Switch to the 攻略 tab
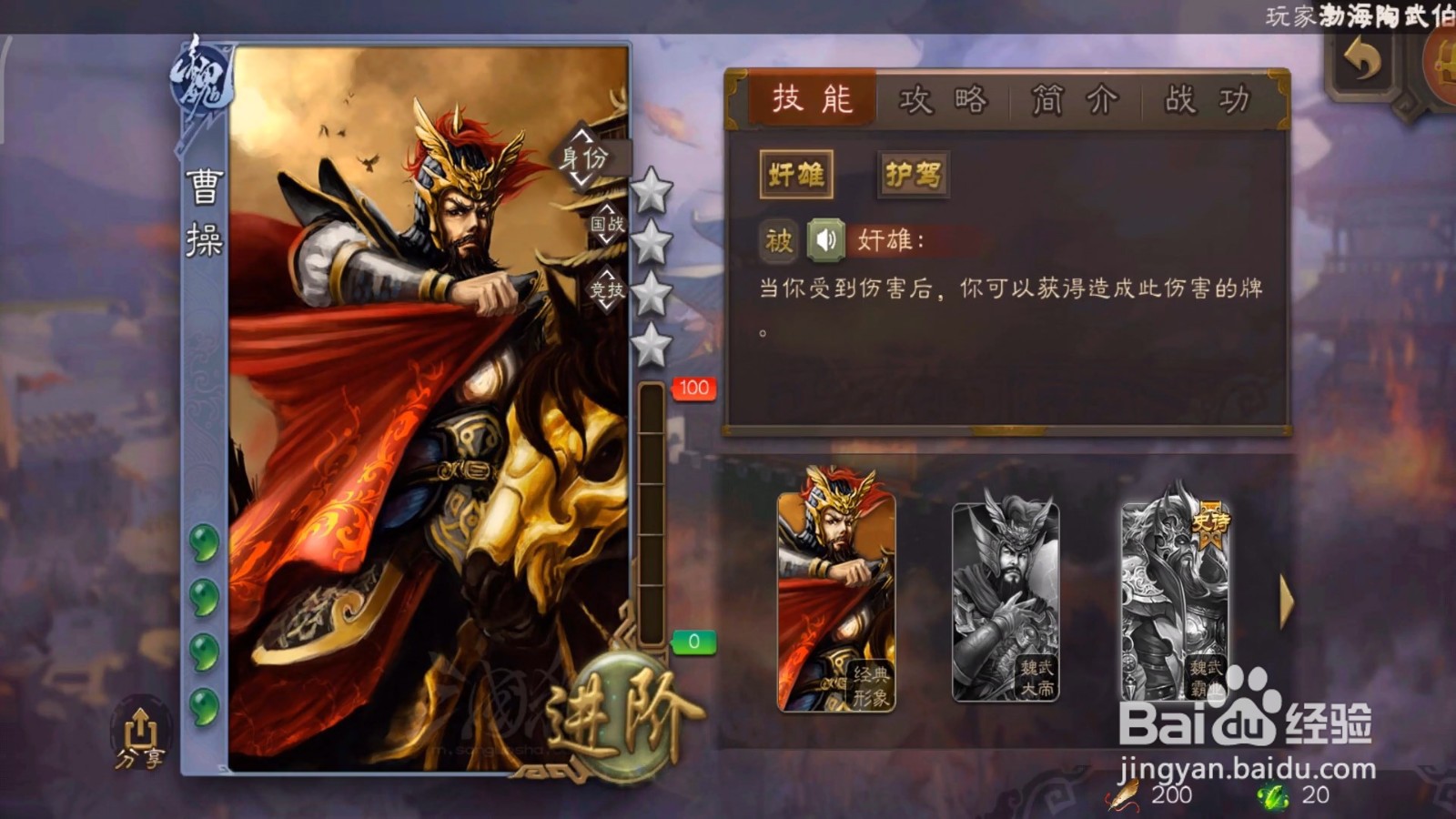1456x819 pixels. (x=946, y=101)
